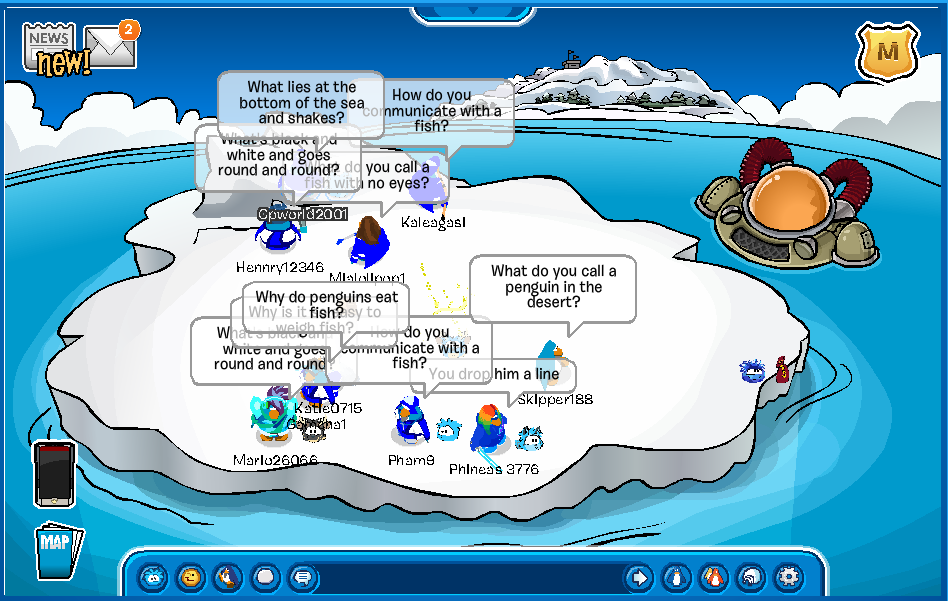Open the winking emote face menu
Viewport: 948px width, 601px height.
tap(190, 577)
